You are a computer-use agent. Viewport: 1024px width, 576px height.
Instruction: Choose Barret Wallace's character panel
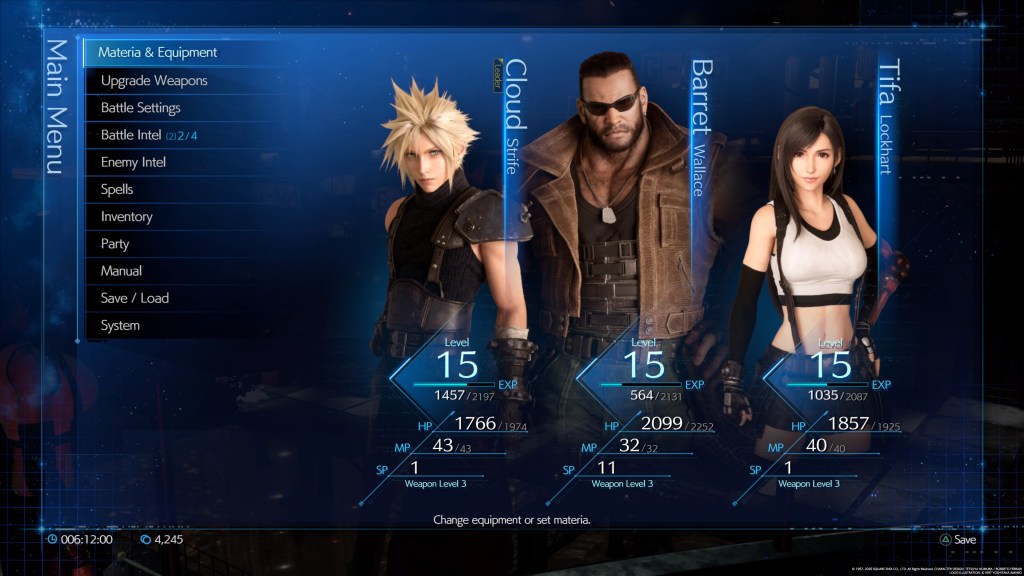[x=625, y=250]
